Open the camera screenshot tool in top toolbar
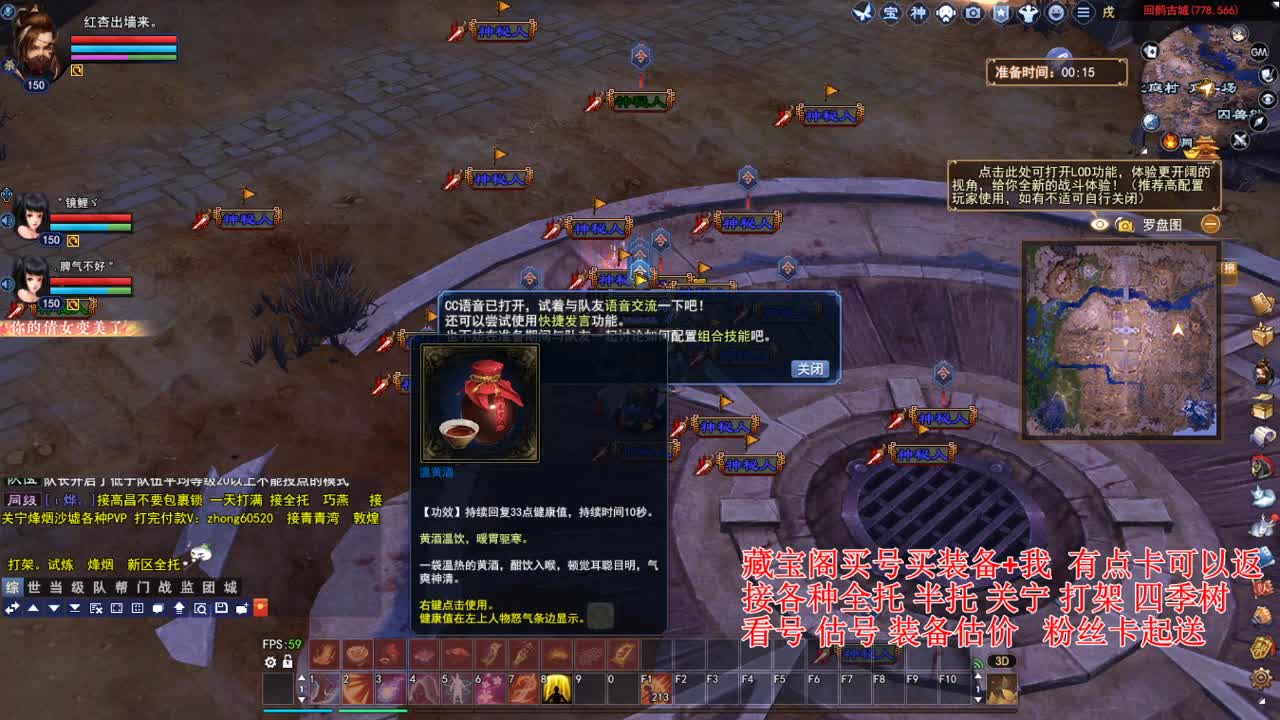The width and height of the screenshot is (1280, 720). pos(973,12)
